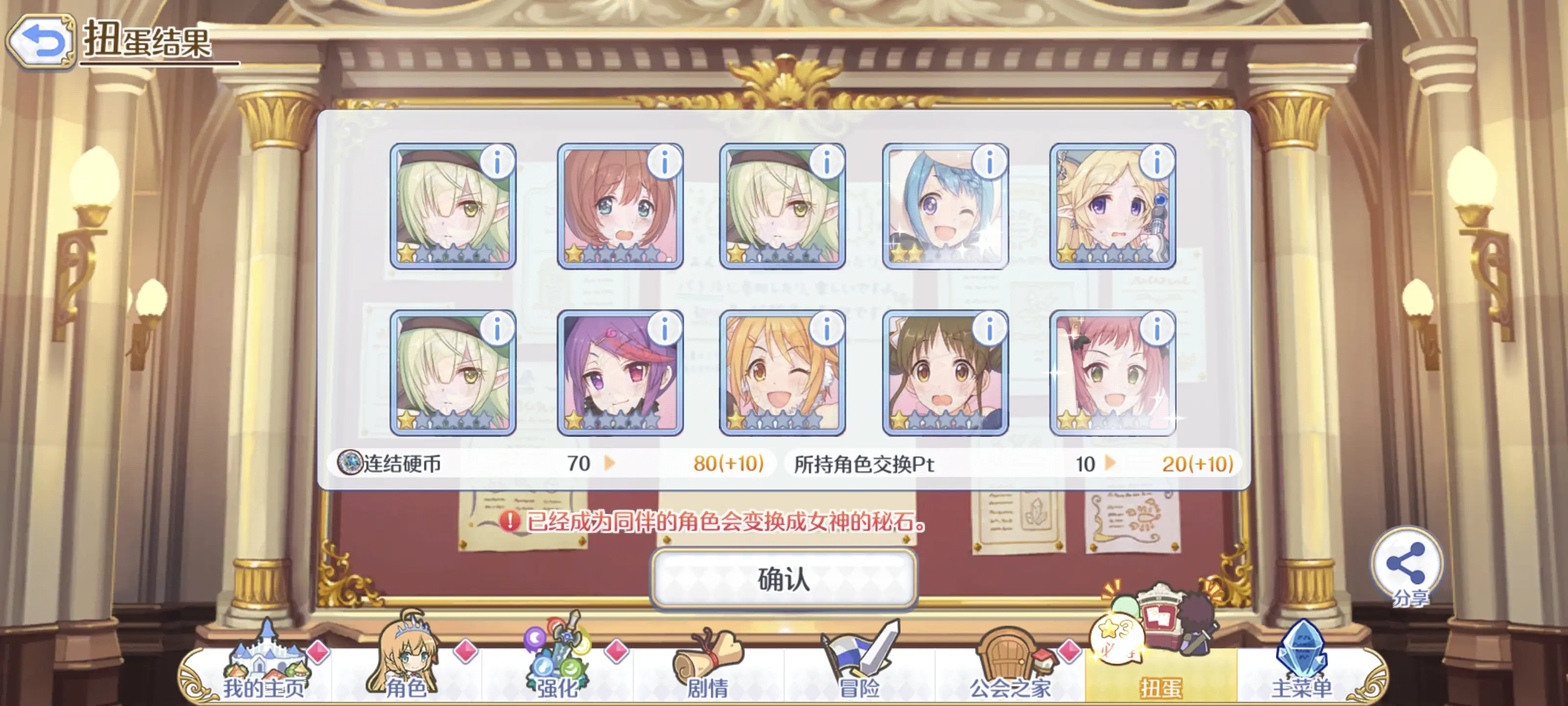The height and width of the screenshot is (706, 1568).
Task: Switch to the 角色 character tab
Action: click(405, 669)
